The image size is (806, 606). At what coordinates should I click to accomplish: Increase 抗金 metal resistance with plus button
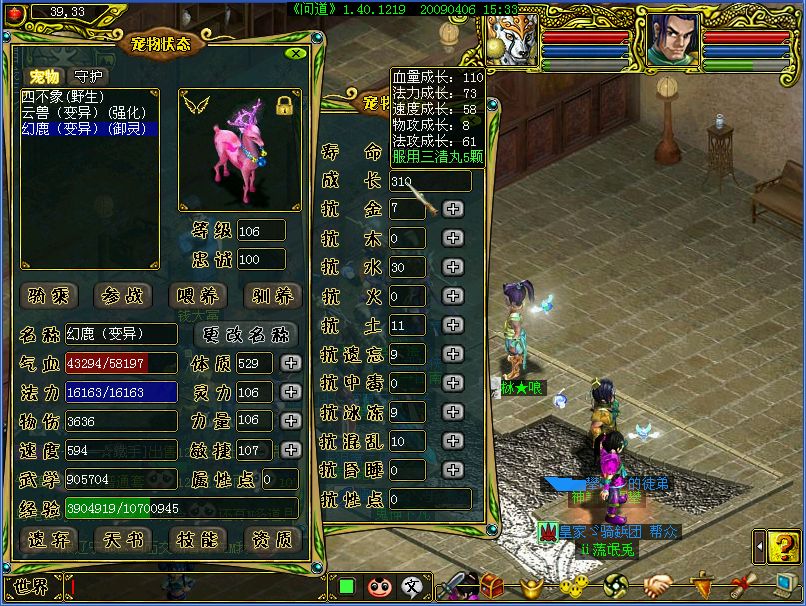pyautogui.click(x=453, y=209)
